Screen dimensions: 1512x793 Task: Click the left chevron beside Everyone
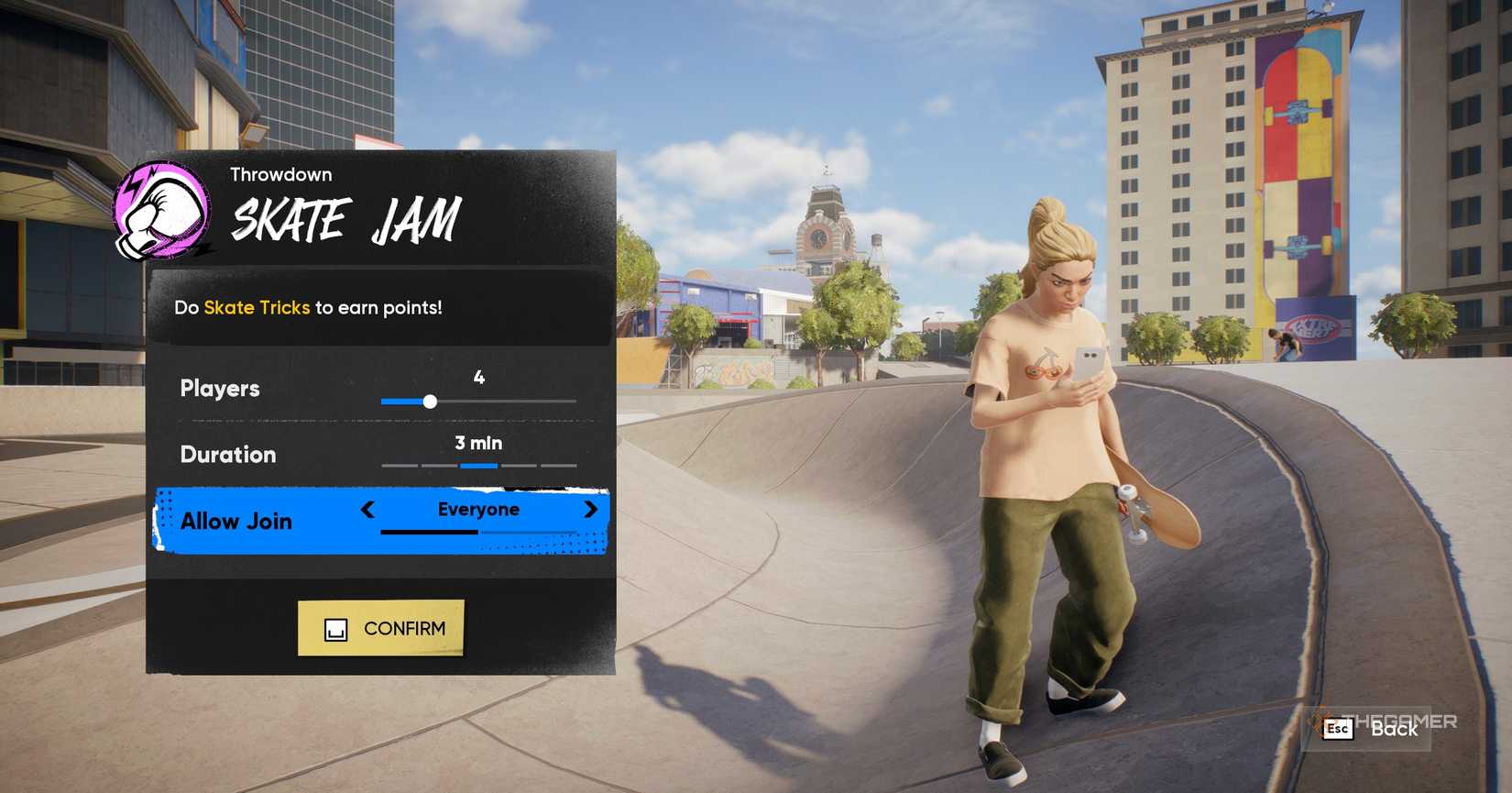[367, 511]
